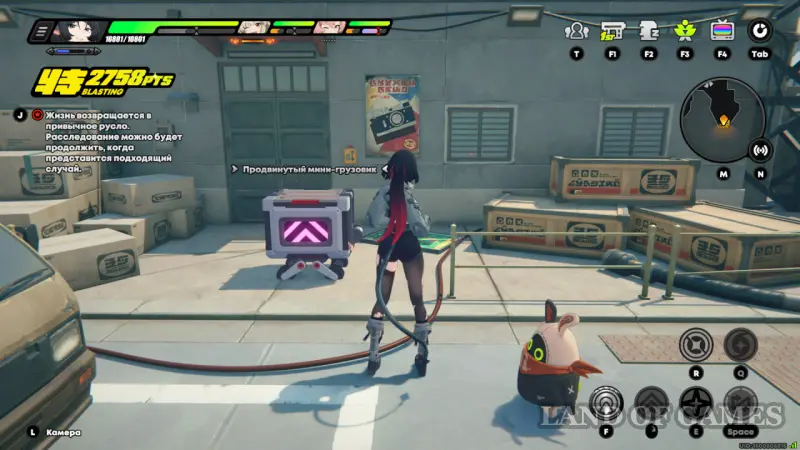
Task: Open the quest tracker text about the investigation
Action: click(102, 140)
